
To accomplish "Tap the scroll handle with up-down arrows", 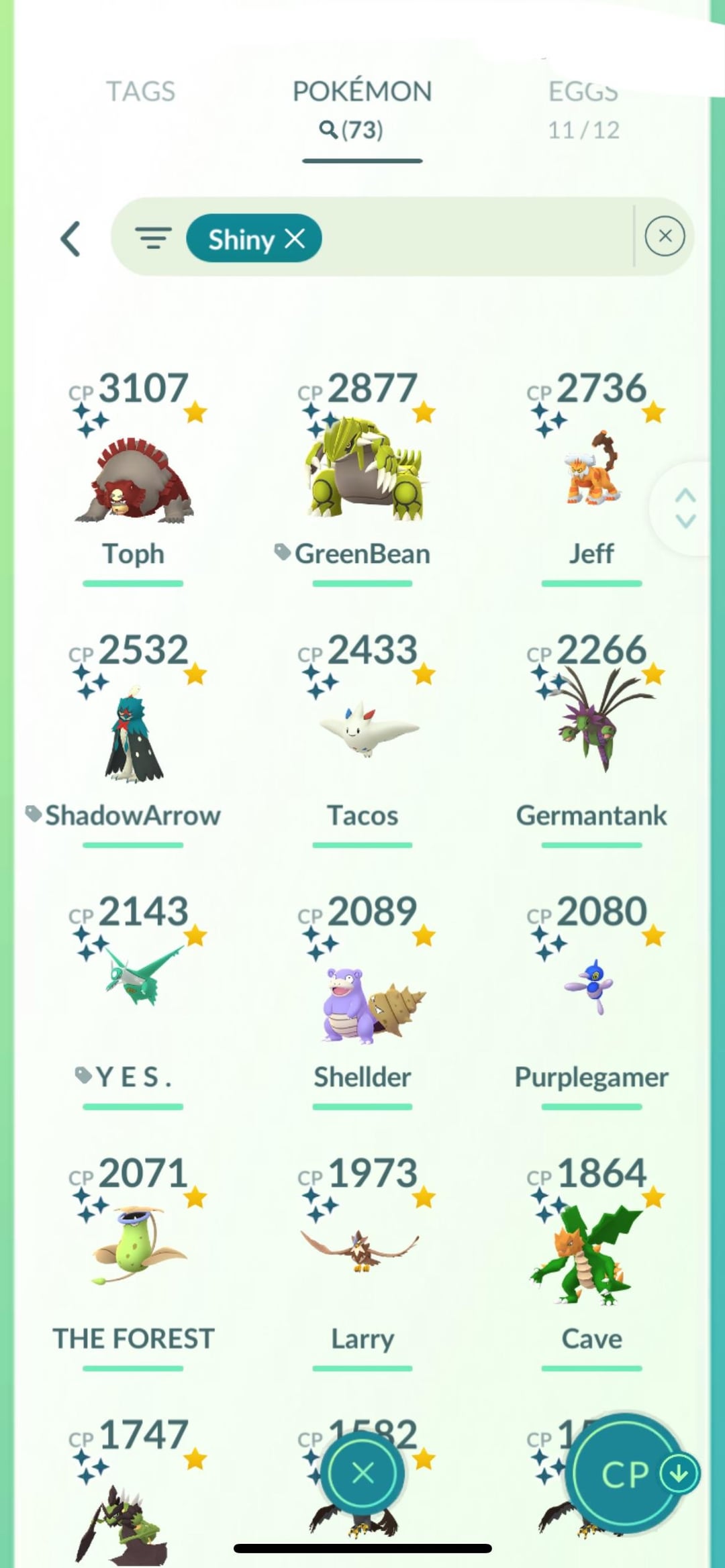I will pos(685,508).
